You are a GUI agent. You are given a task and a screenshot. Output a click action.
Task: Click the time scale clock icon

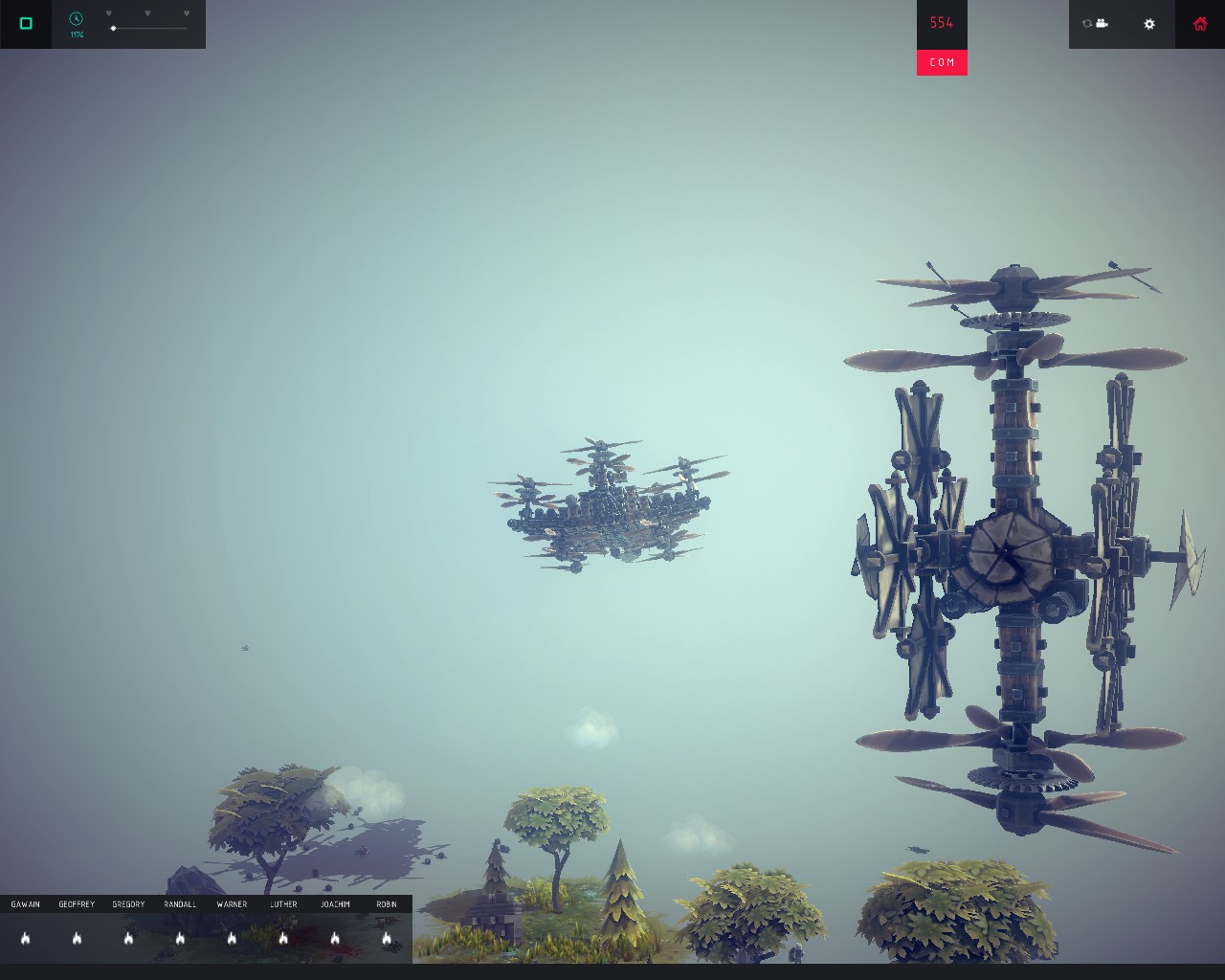pyautogui.click(x=77, y=19)
